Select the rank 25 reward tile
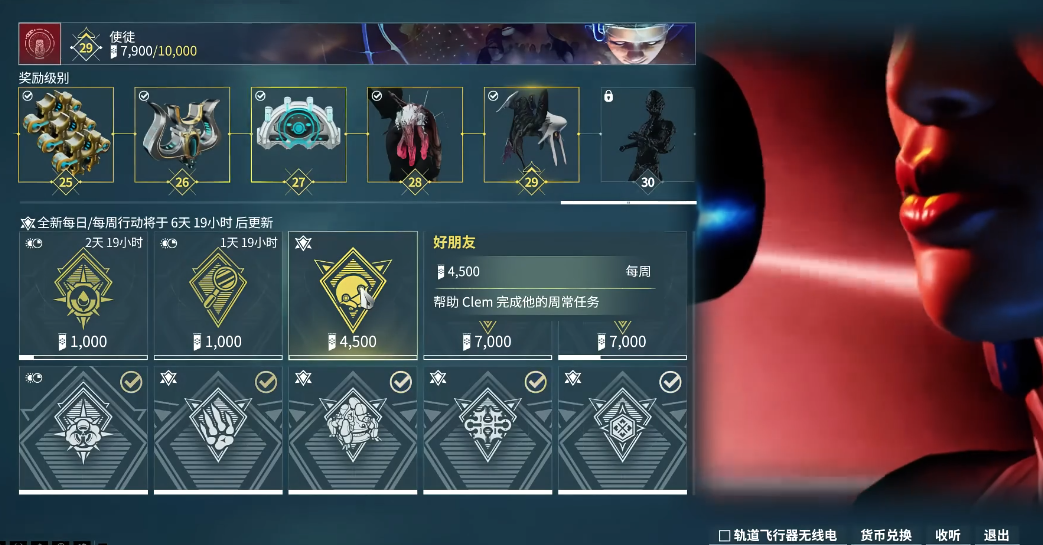The height and width of the screenshot is (545, 1043). click(66, 134)
